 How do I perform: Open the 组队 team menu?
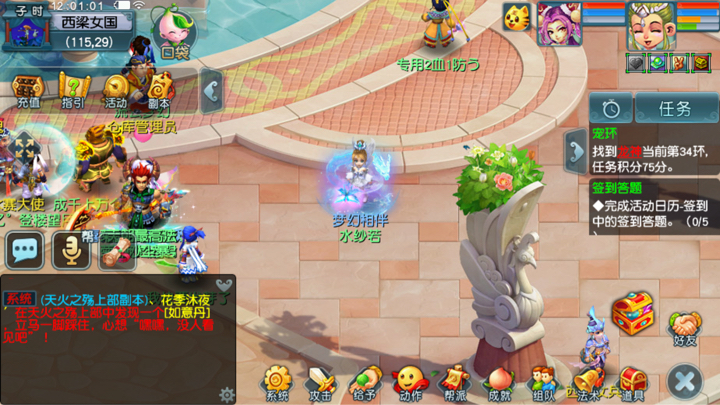pyautogui.click(x=543, y=383)
